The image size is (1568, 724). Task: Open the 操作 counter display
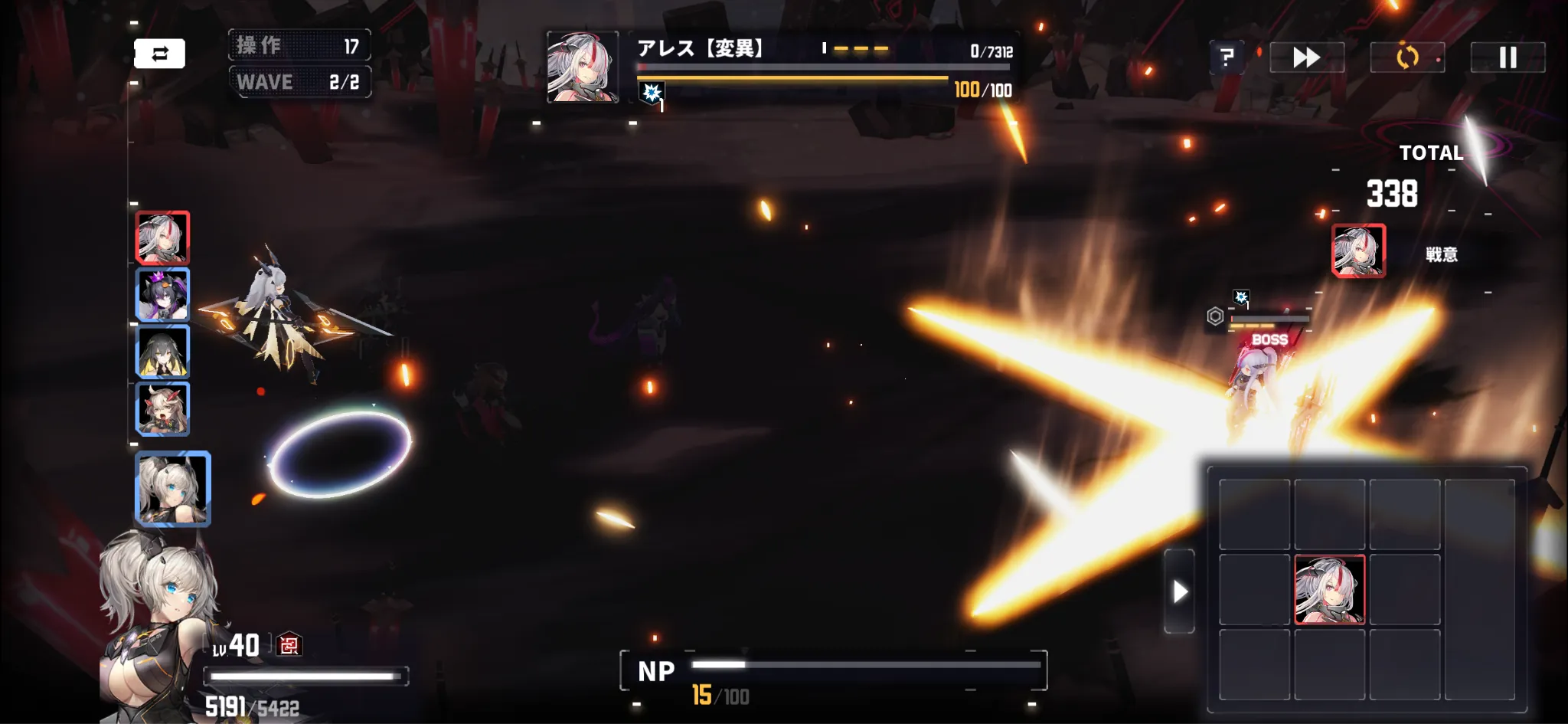300,45
